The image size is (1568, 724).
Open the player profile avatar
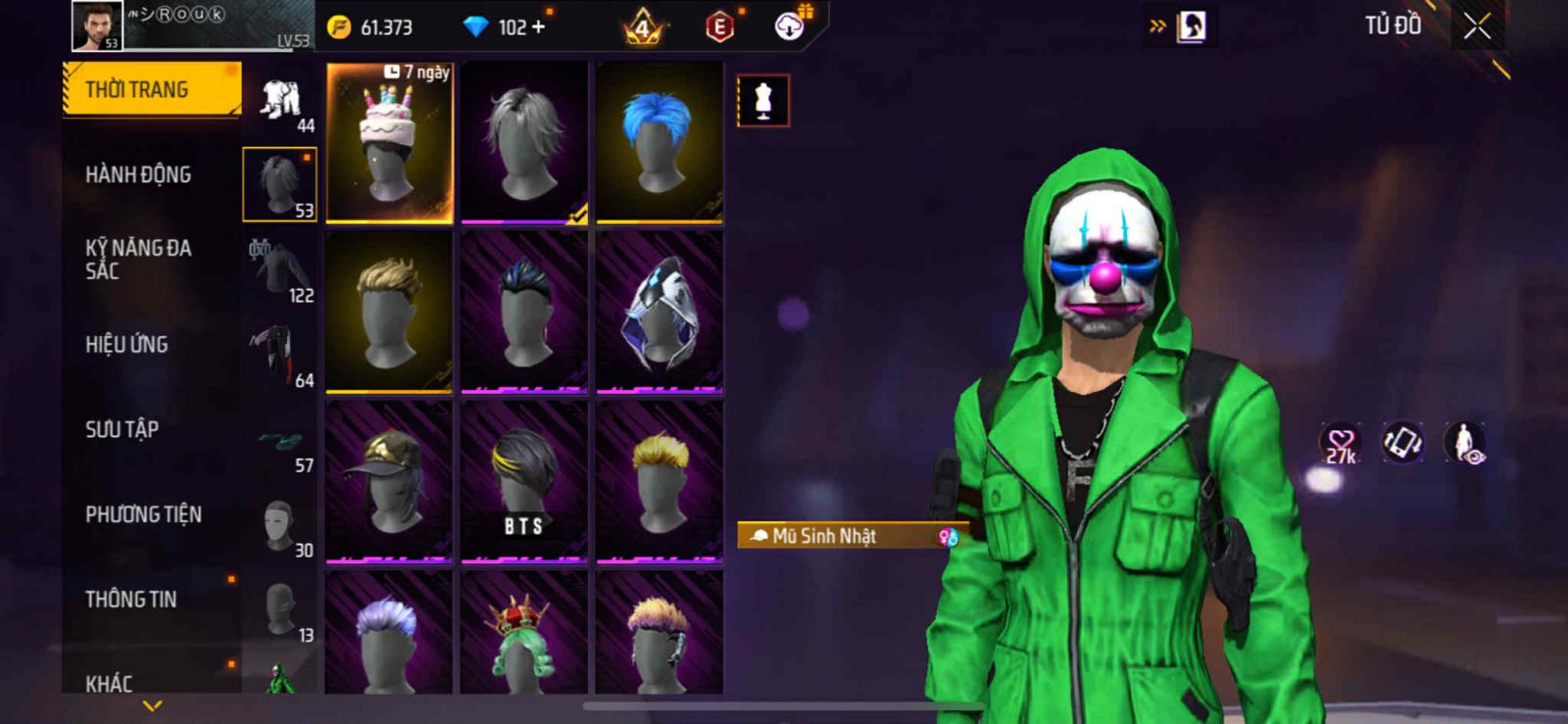click(97, 25)
